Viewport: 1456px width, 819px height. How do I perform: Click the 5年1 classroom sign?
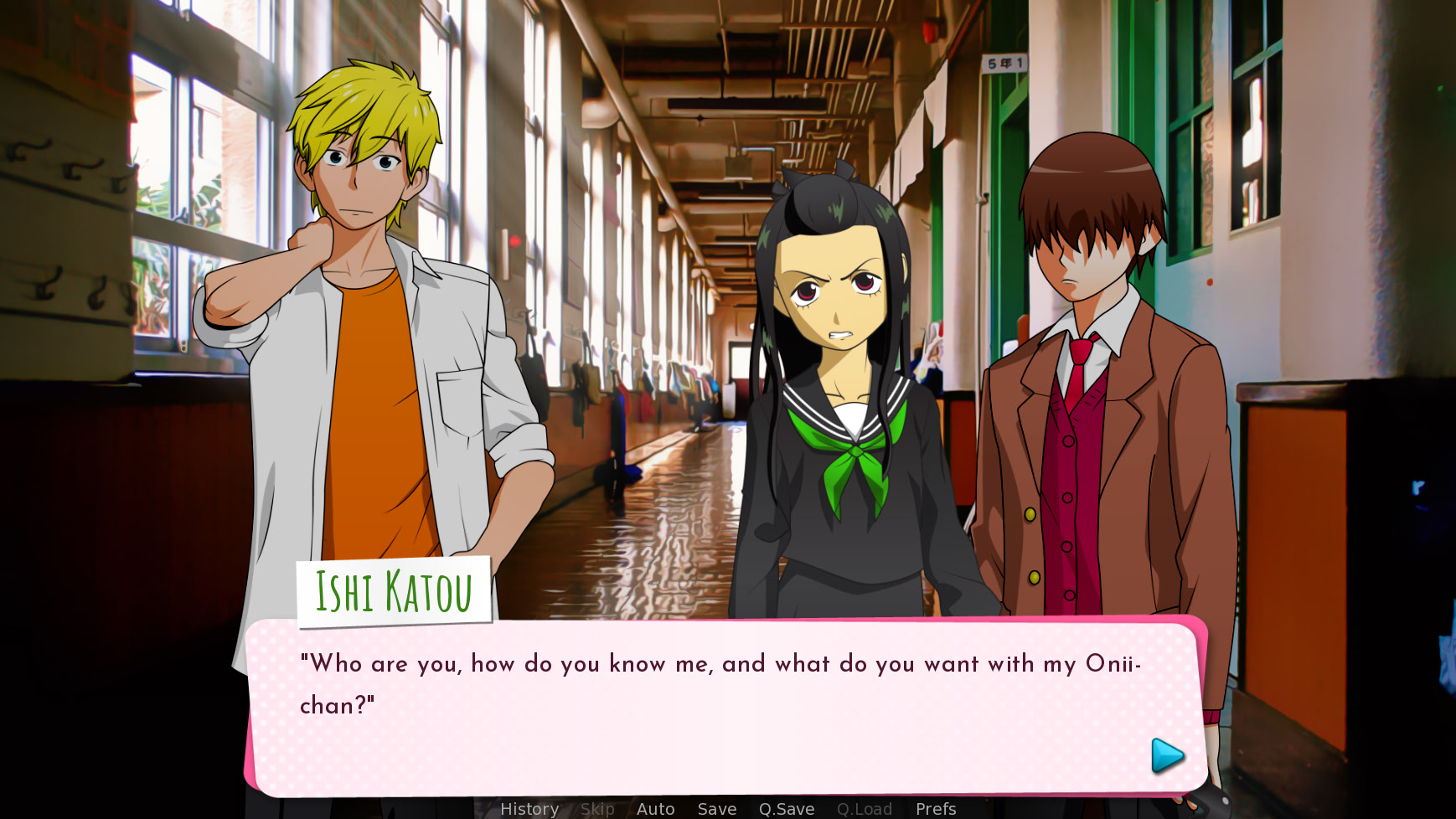pyautogui.click(x=1002, y=62)
